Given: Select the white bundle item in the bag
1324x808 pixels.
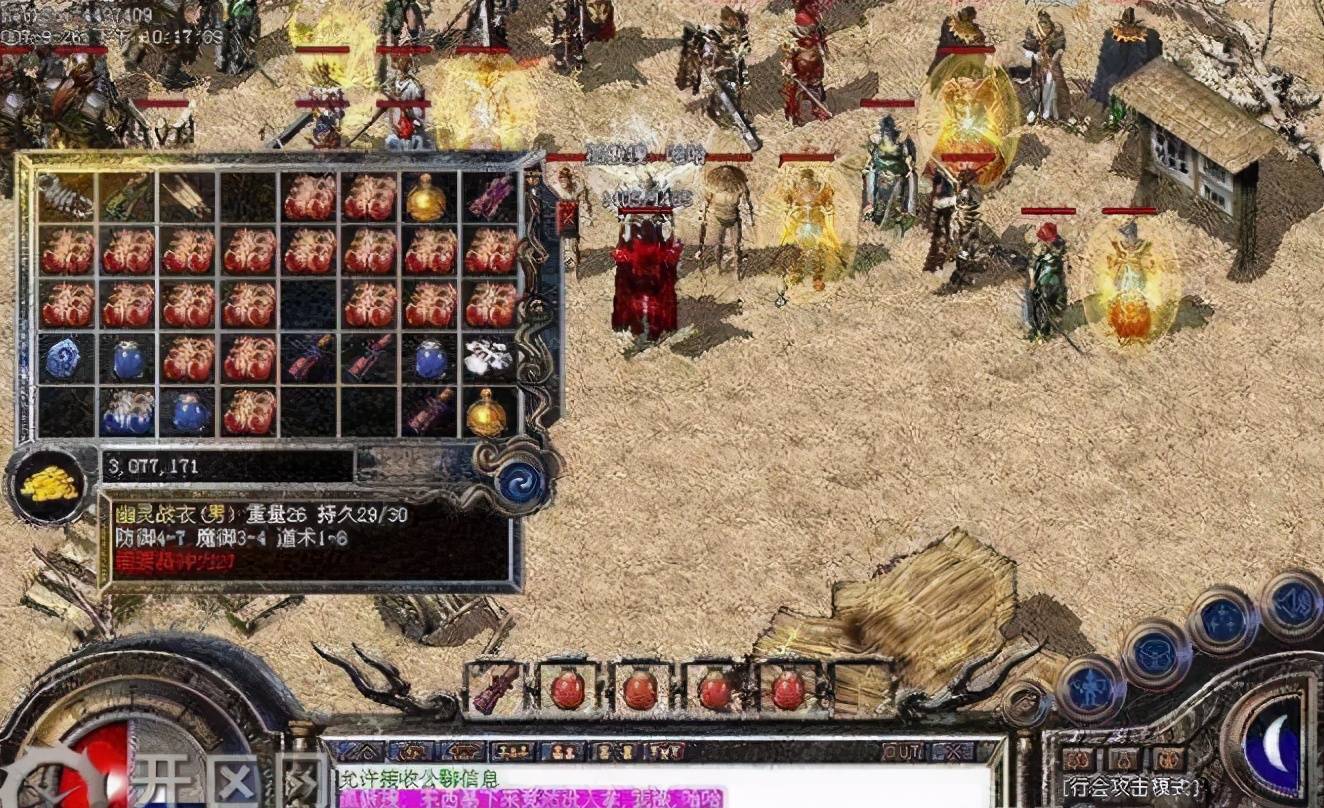Looking at the screenshot, I should [x=489, y=357].
